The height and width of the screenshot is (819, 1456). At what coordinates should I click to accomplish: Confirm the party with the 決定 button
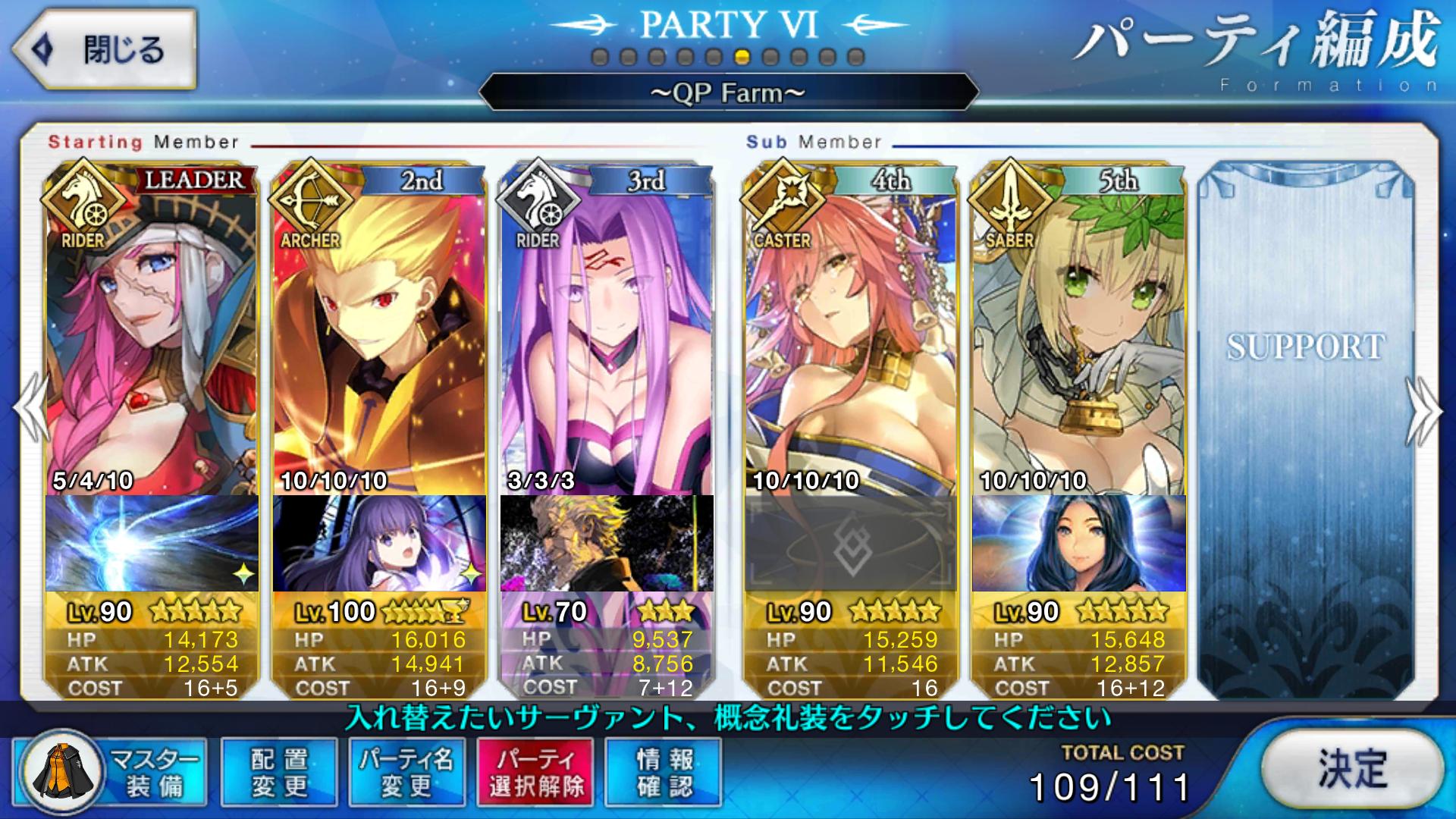[1353, 770]
